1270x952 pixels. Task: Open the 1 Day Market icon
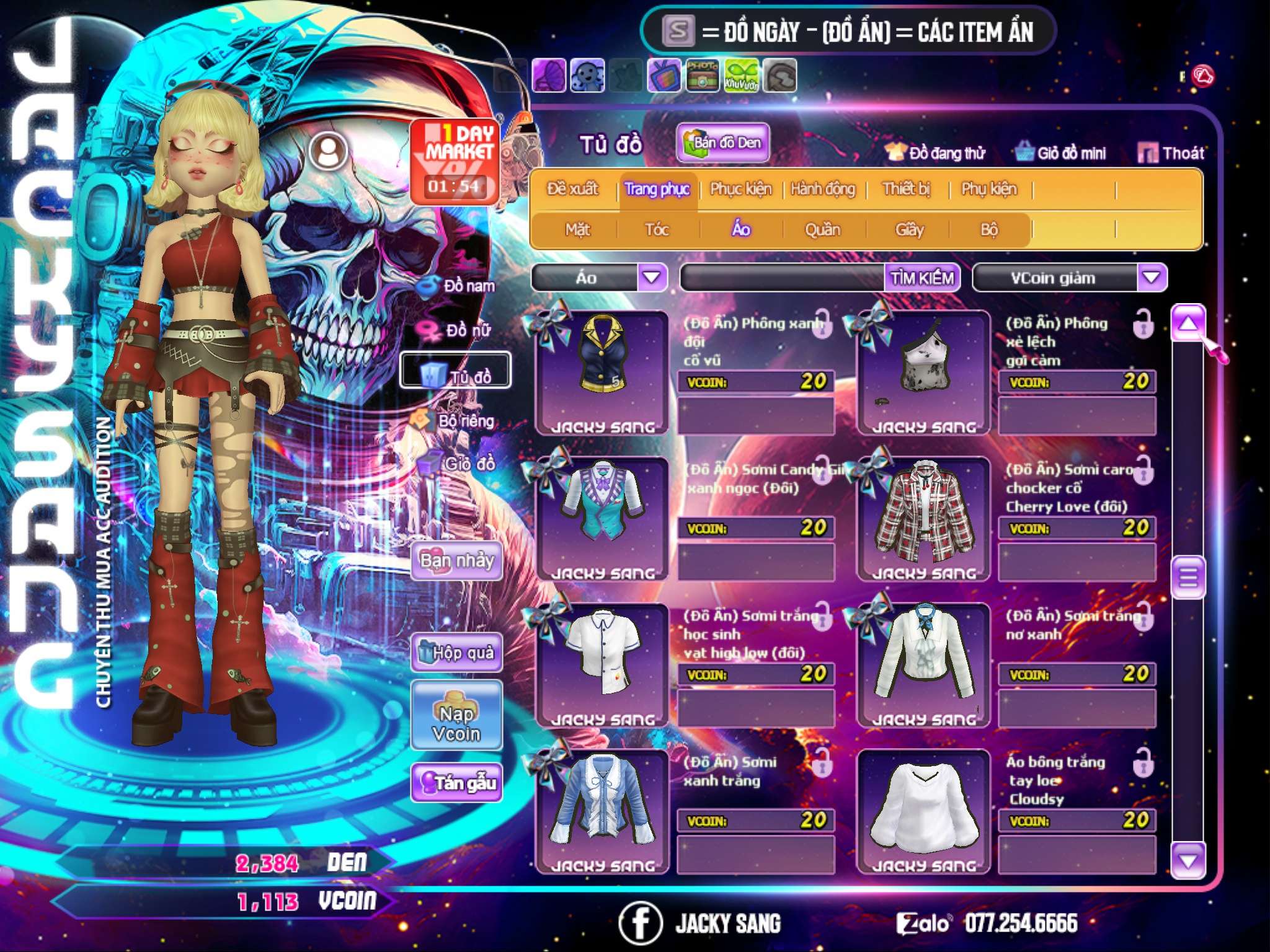pyautogui.click(x=455, y=161)
